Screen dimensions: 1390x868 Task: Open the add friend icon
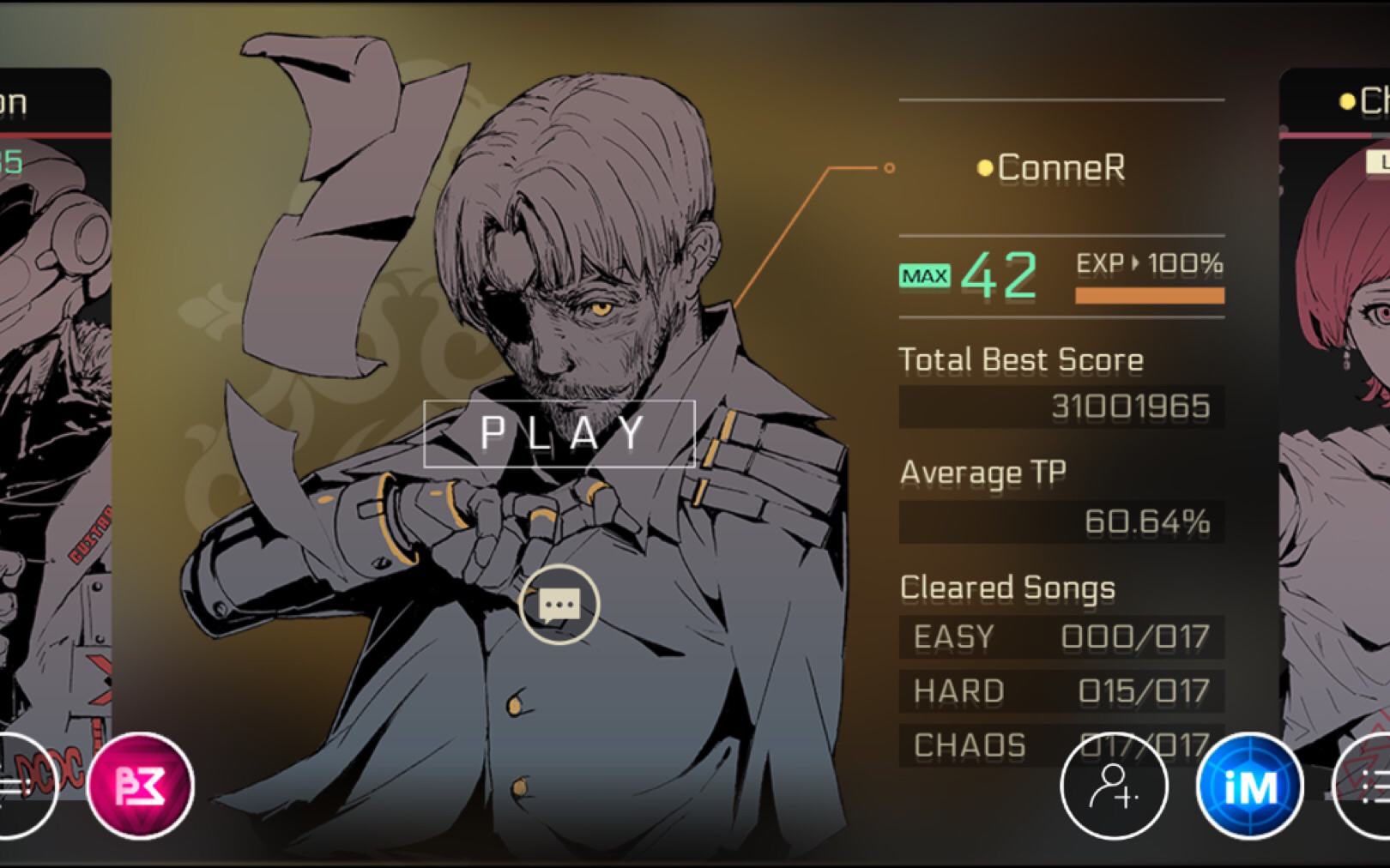point(1114,786)
